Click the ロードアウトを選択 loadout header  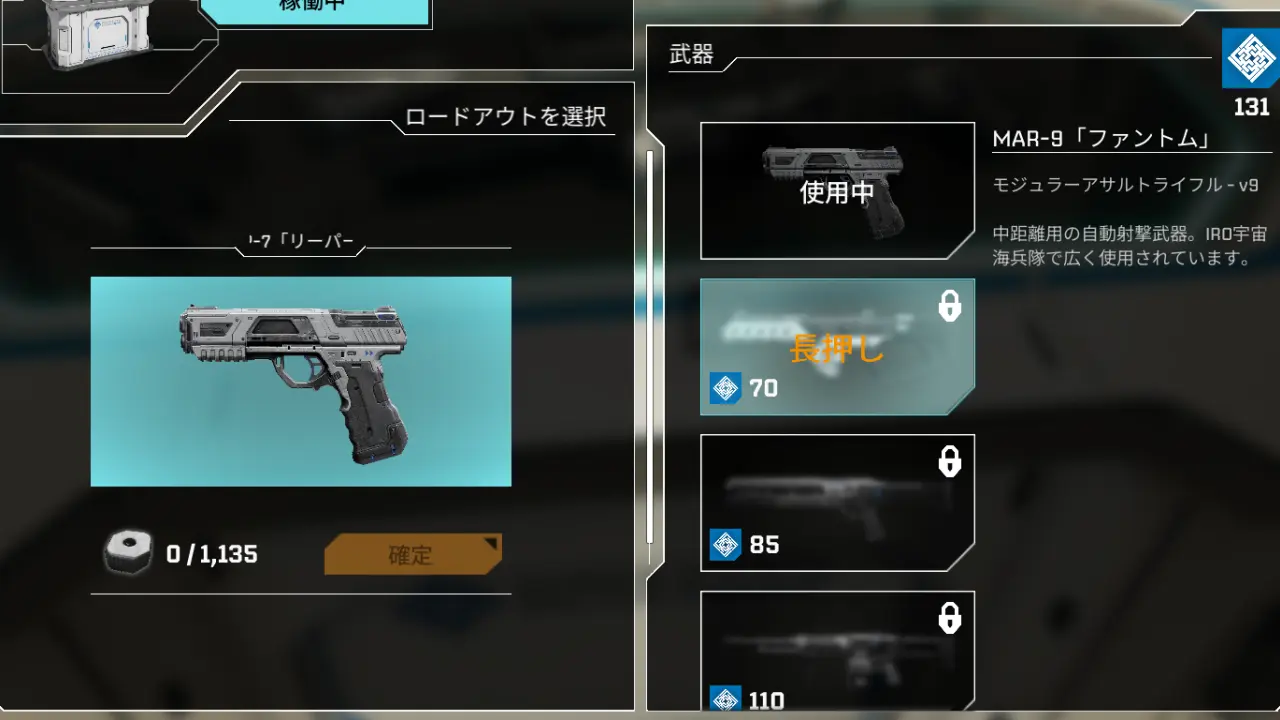[505, 117]
